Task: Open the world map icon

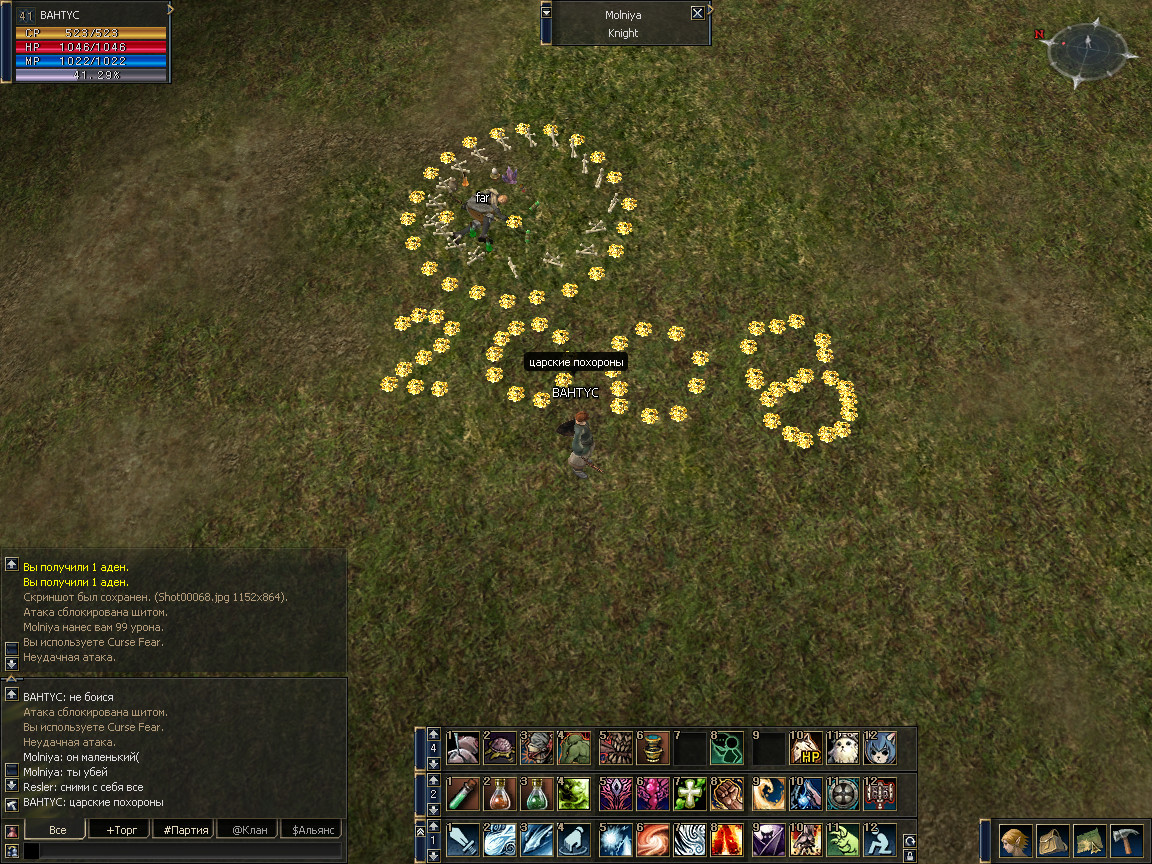Action: coord(1089,840)
